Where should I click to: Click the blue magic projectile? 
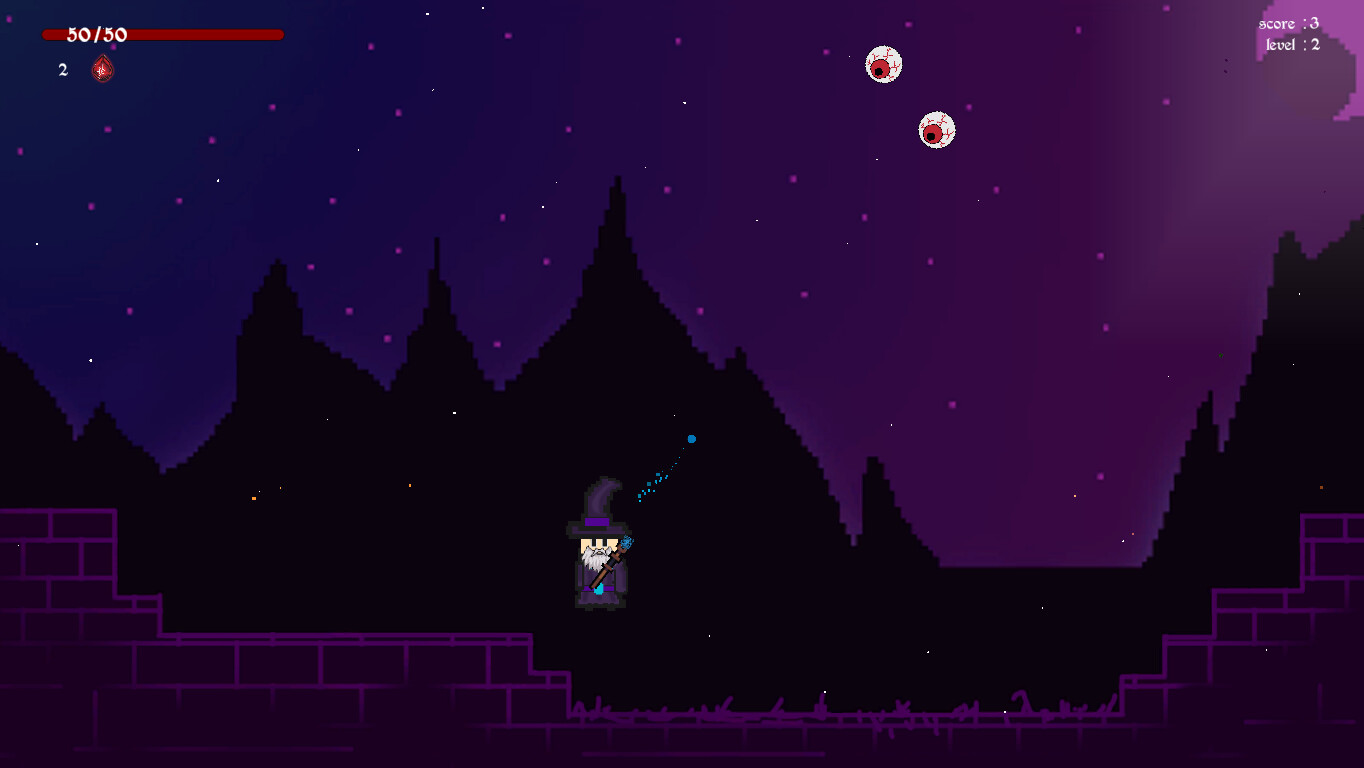click(692, 437)
